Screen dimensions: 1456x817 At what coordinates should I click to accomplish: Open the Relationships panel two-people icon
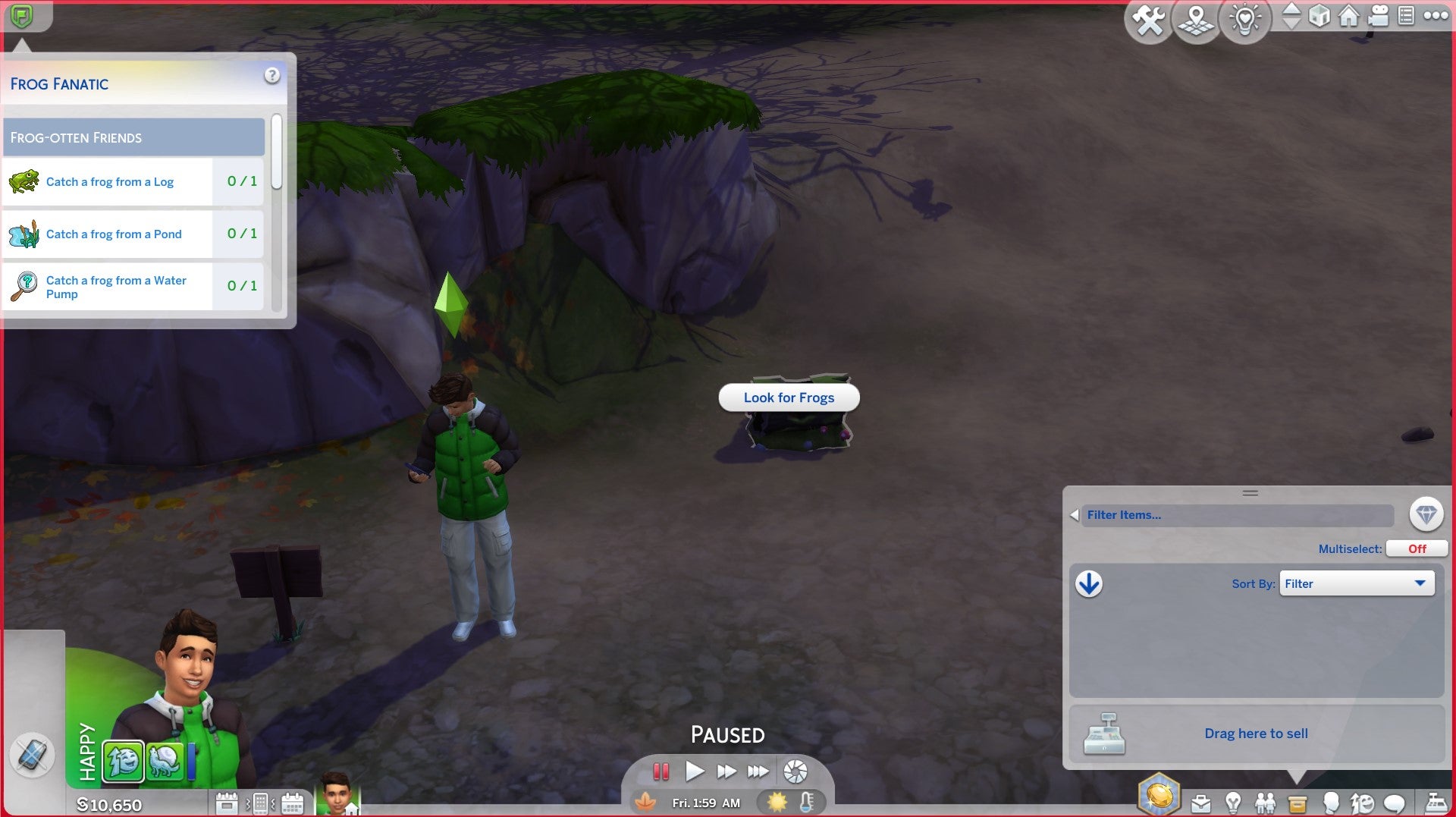tap(1266, 803)
